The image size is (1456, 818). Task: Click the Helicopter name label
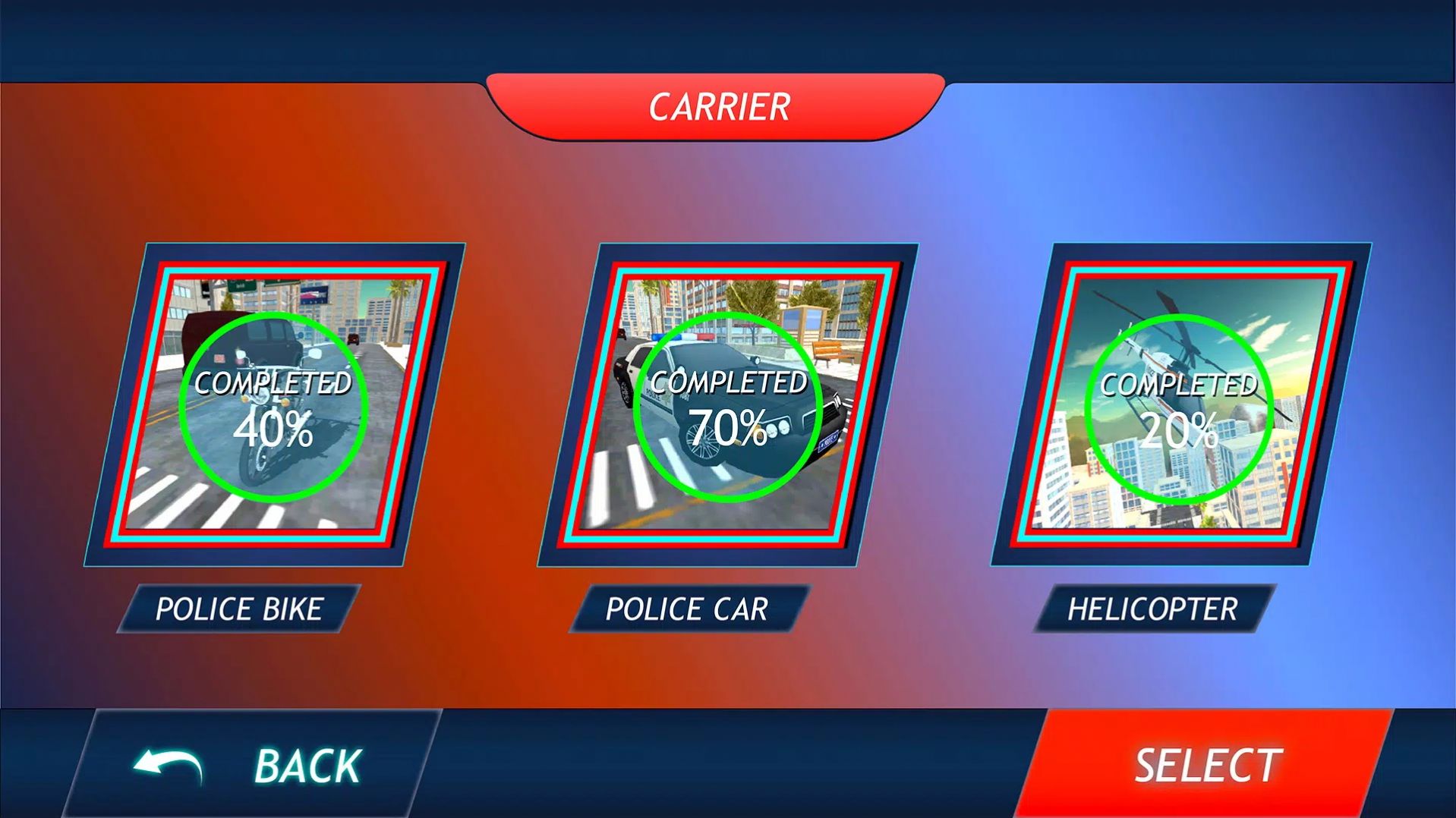coord(1152,609)
